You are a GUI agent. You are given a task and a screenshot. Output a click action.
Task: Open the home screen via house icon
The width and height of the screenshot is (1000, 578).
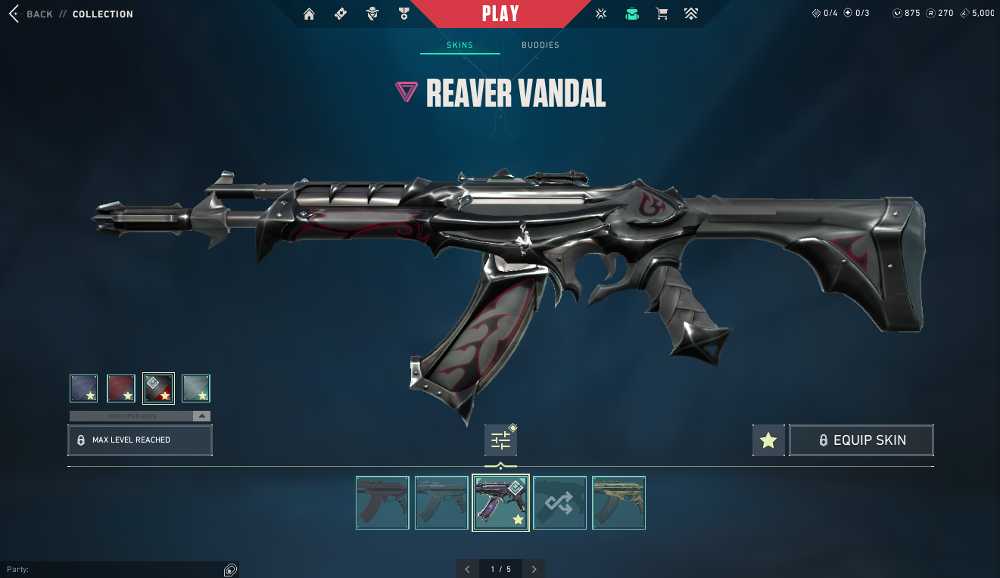pos(309,14)
